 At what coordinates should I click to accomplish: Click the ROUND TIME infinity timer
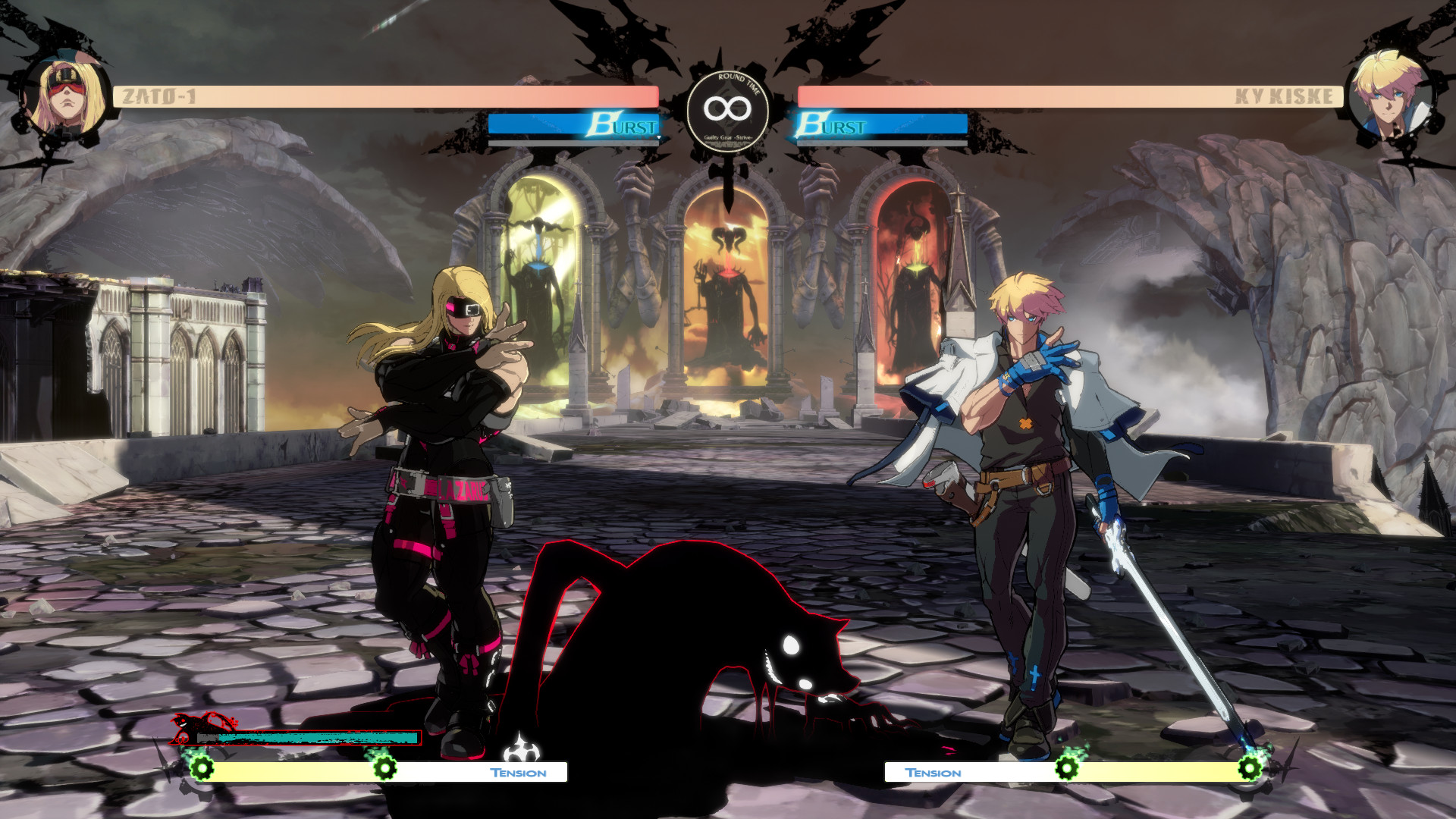click(729, 108)
